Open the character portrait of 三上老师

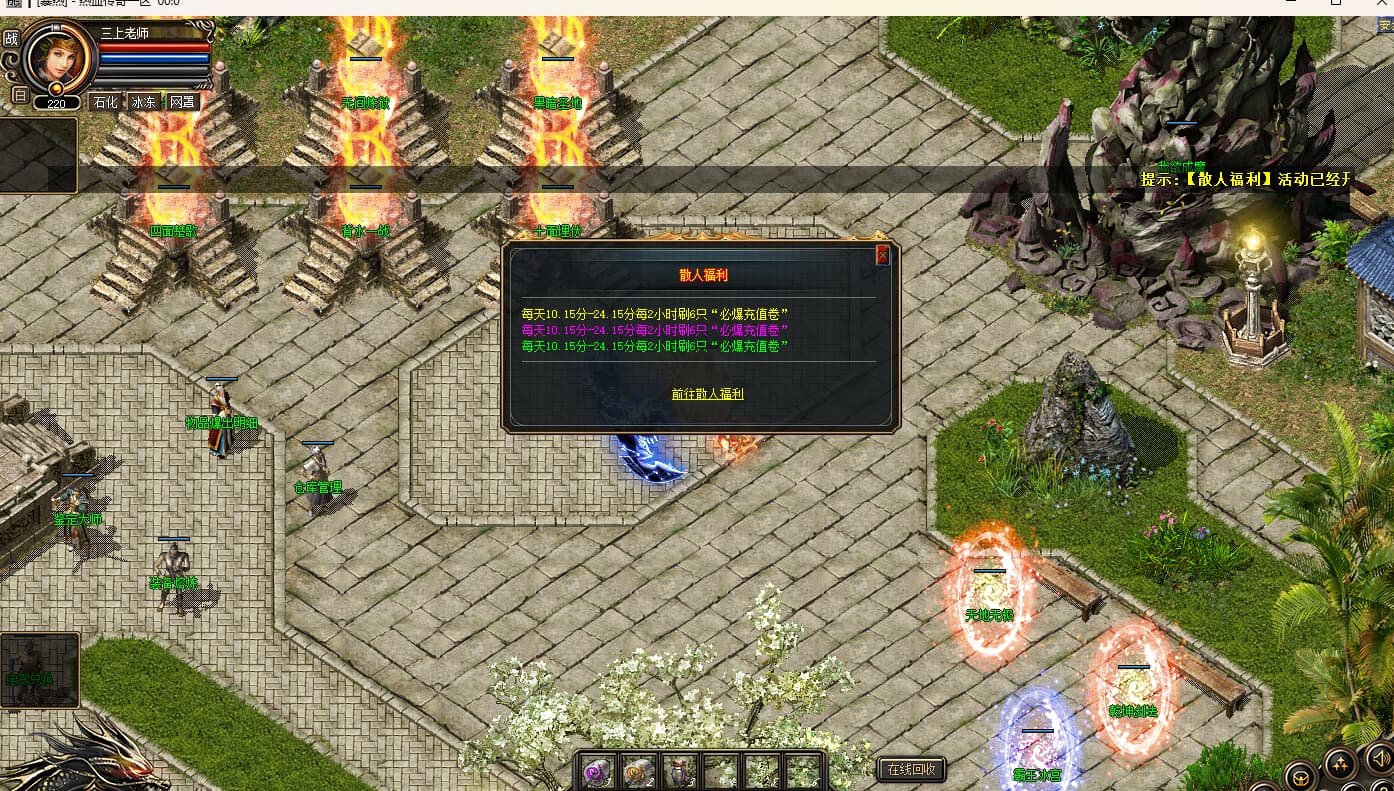pos(57,58)
